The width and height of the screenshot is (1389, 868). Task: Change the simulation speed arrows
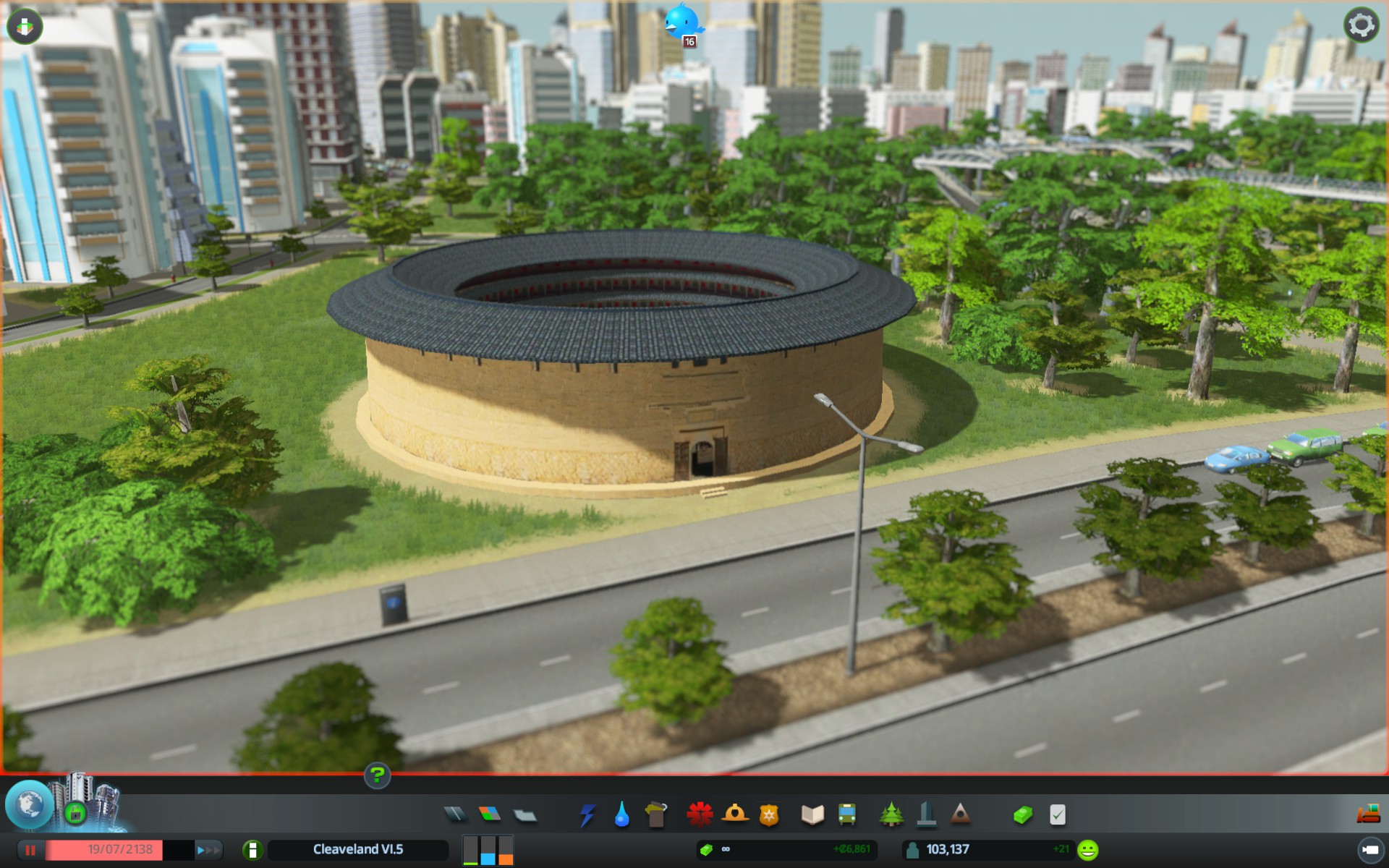click(x=208, y=850)
